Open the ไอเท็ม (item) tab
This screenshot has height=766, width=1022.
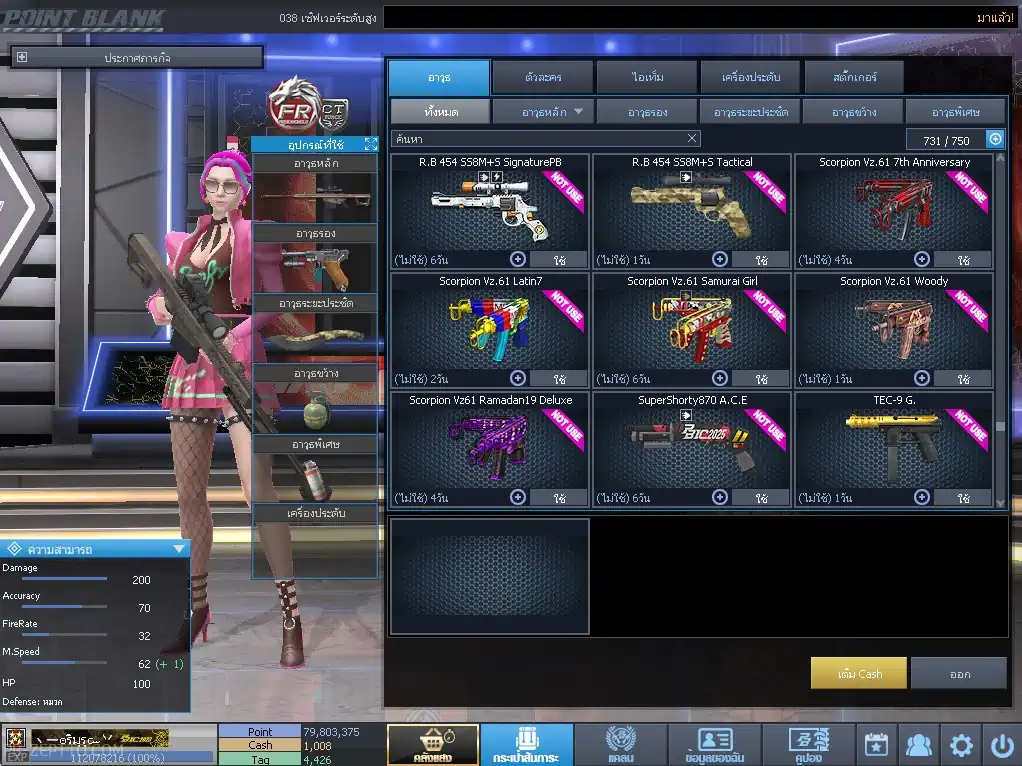tap(645, 77)
